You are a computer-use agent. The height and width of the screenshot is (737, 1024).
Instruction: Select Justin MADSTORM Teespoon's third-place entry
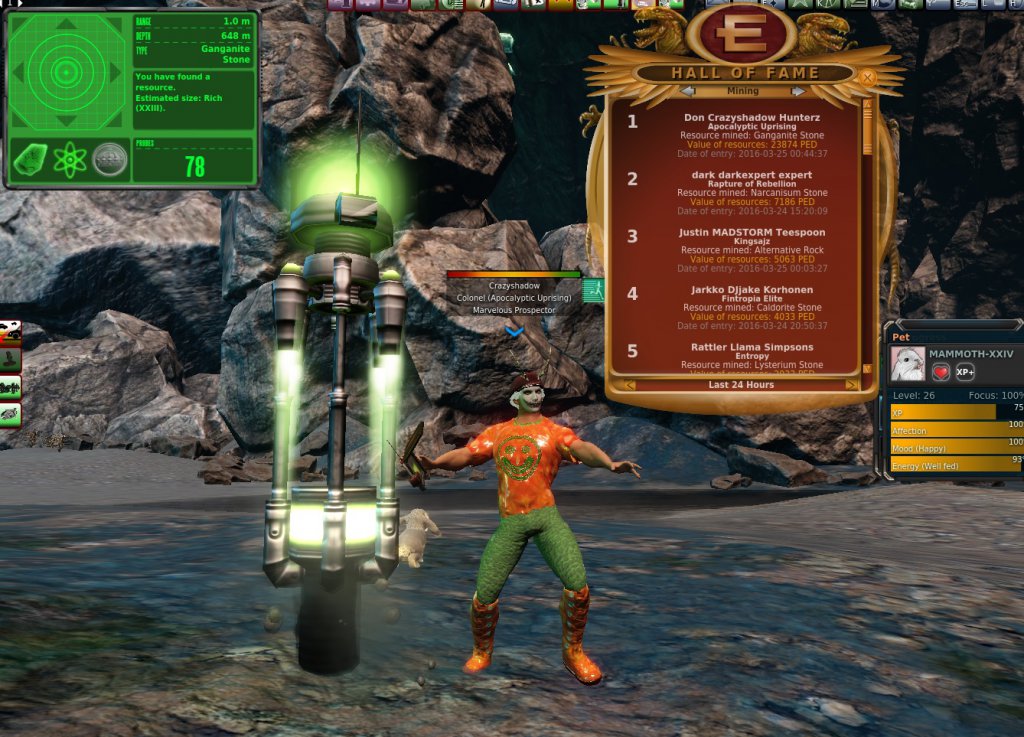[743, 250]
